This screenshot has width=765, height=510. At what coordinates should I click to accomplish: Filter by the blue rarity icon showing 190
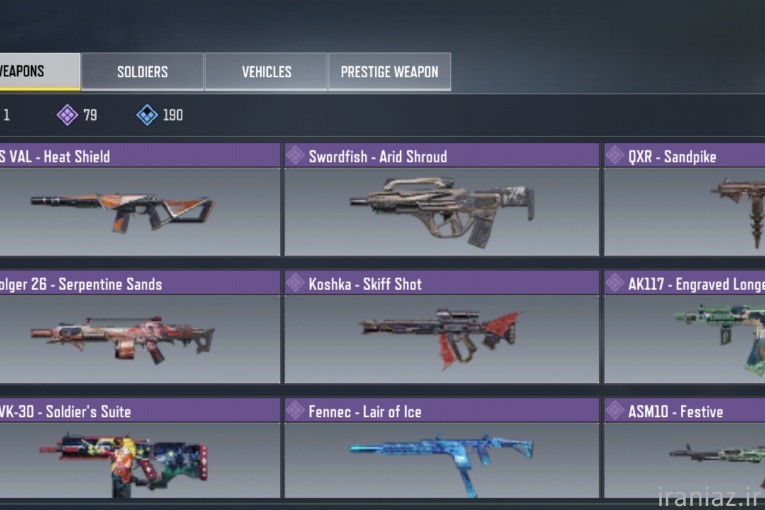[147, 115]
